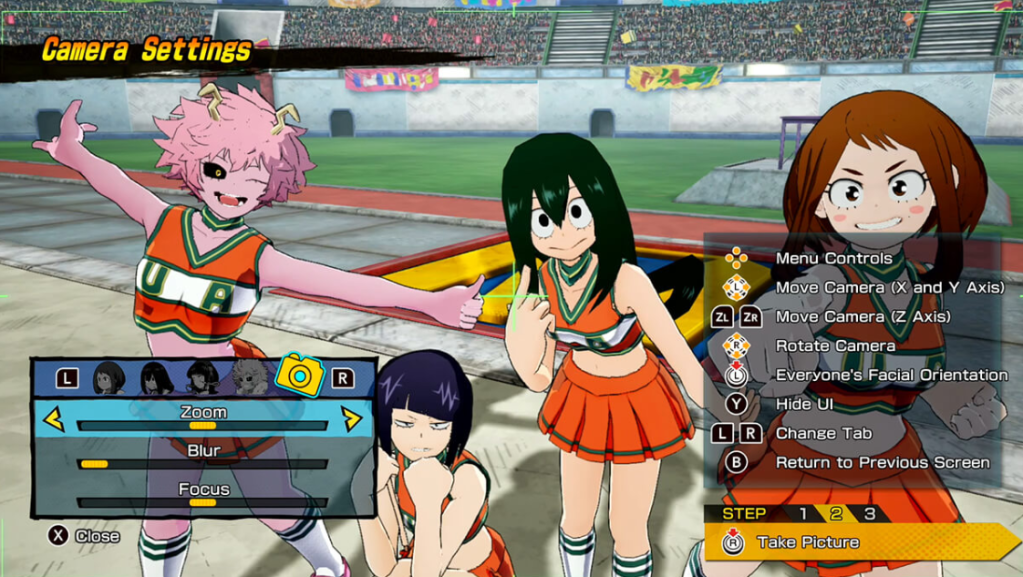Image resolution: width=1023 pixels, height=577 pixels.
Task: Adjust the Blur slider
Action: tap(202, 464)
